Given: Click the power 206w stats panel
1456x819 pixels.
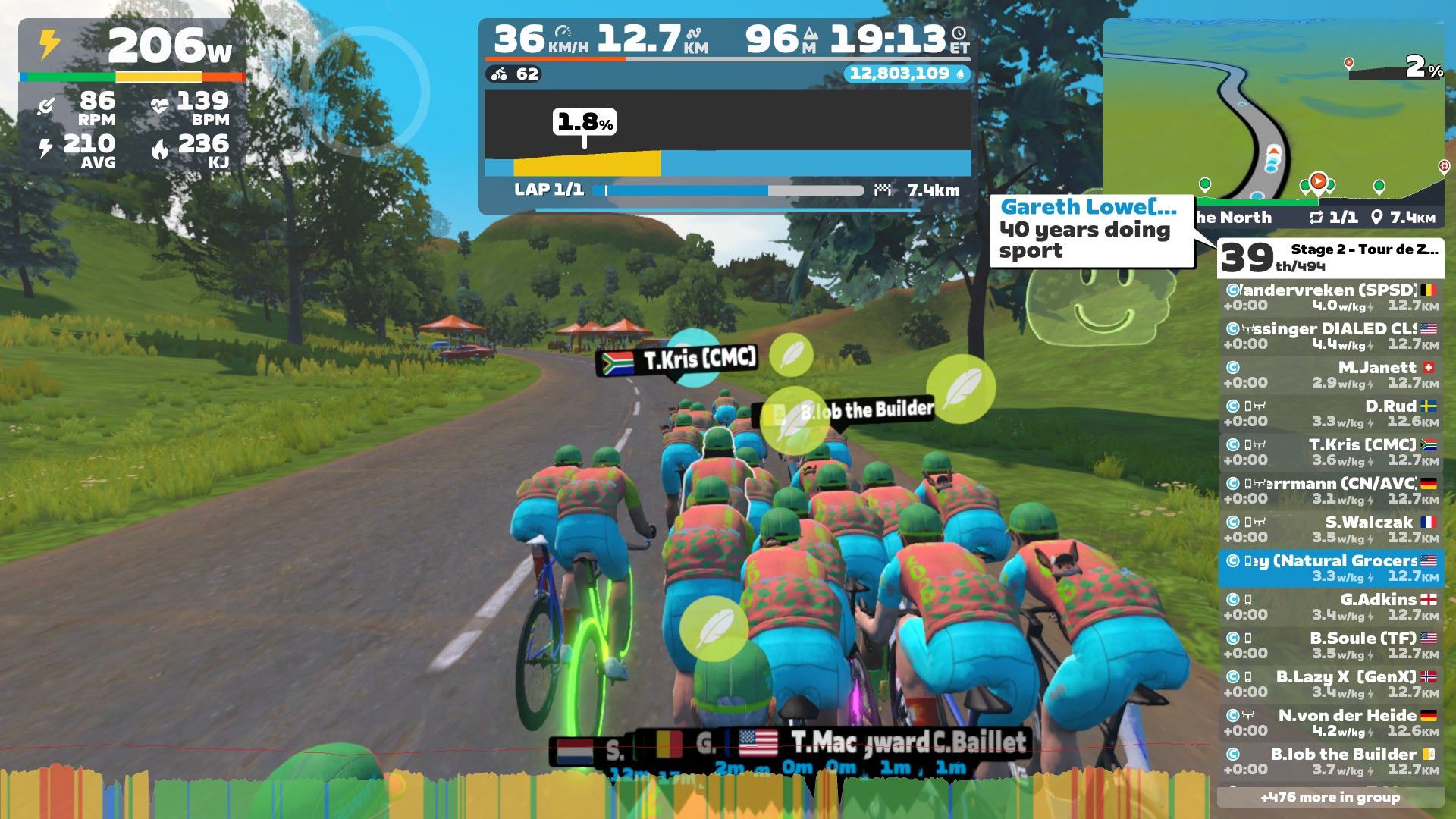Looking at the screenshot, I should 133,95.
